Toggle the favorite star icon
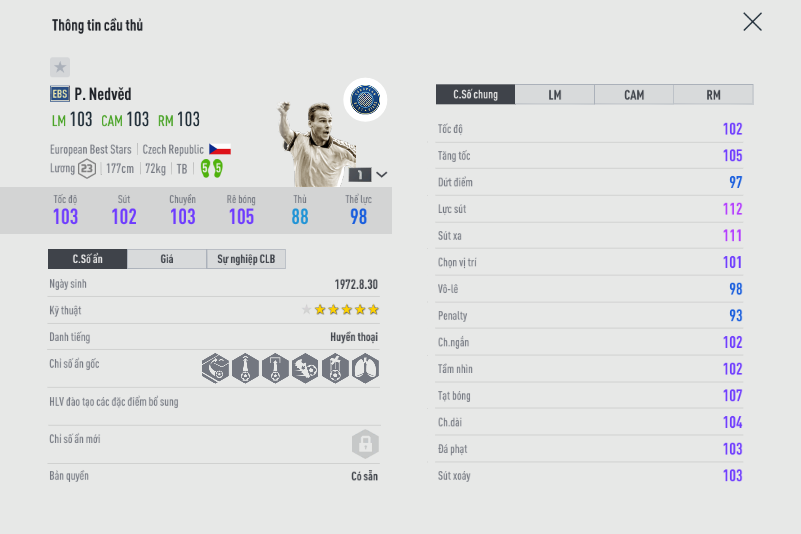 coord(60,67)
